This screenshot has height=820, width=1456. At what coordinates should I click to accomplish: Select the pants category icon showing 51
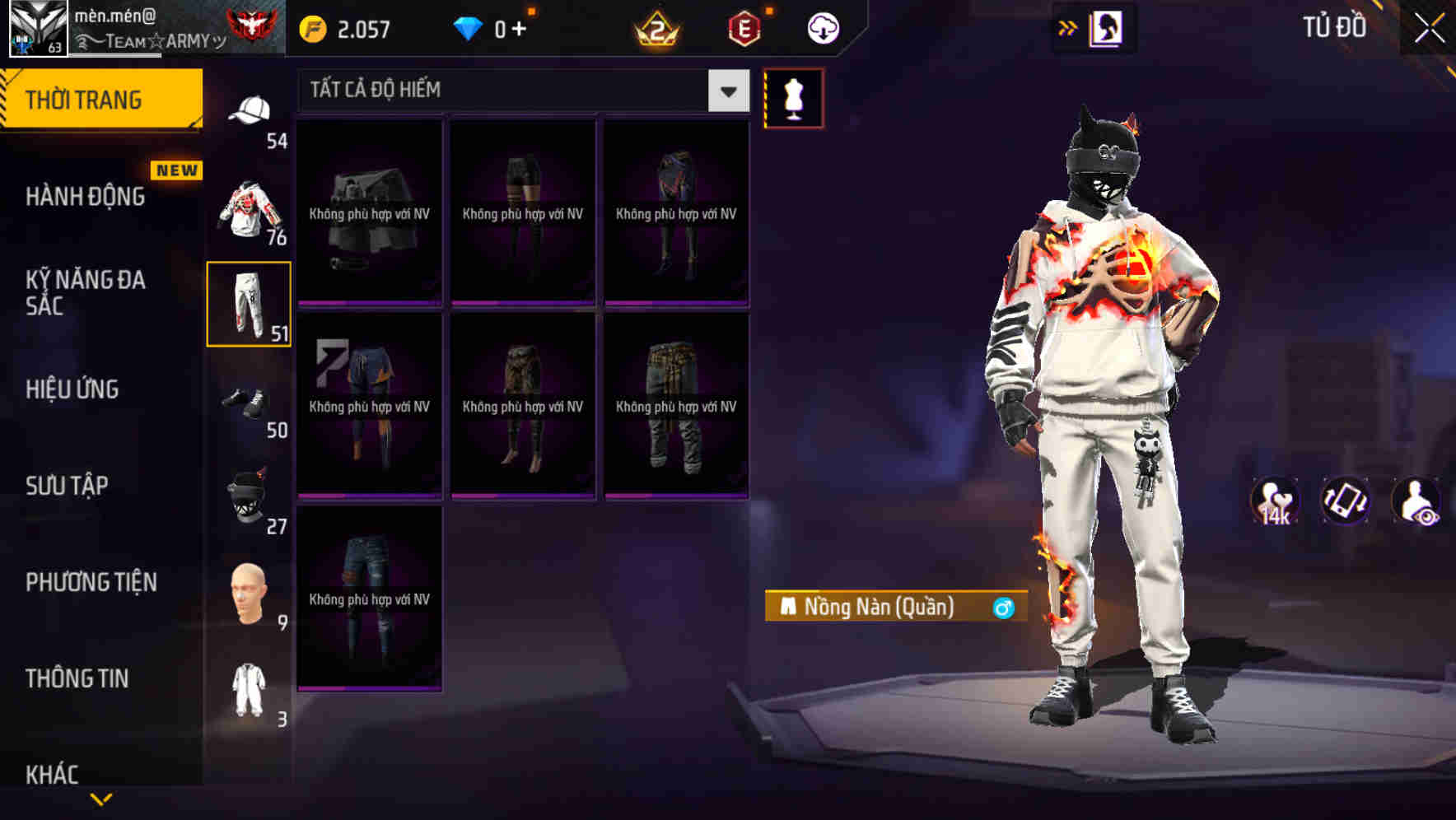coord(248,305)
